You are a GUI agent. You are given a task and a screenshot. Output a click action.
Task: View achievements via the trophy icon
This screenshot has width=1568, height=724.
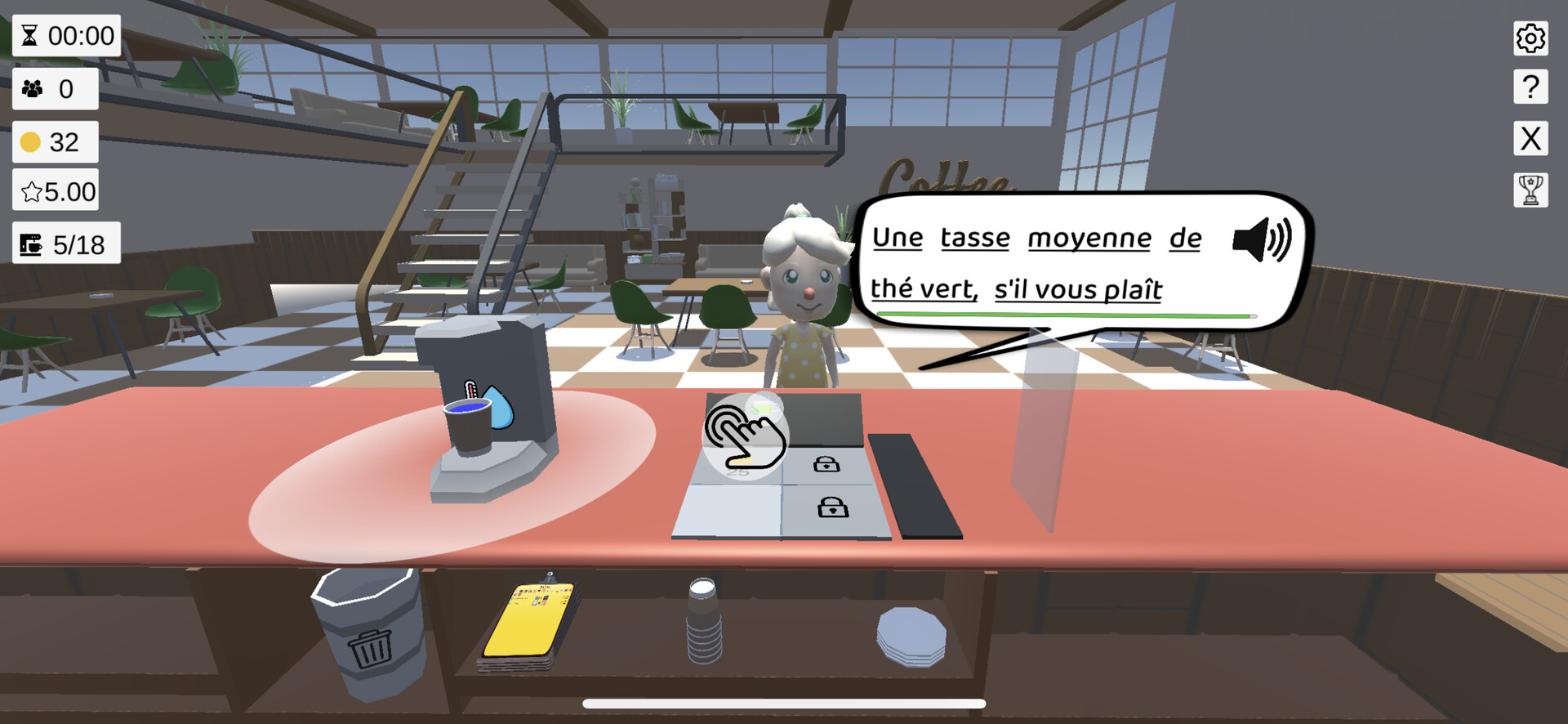[x=1532, y=190]
